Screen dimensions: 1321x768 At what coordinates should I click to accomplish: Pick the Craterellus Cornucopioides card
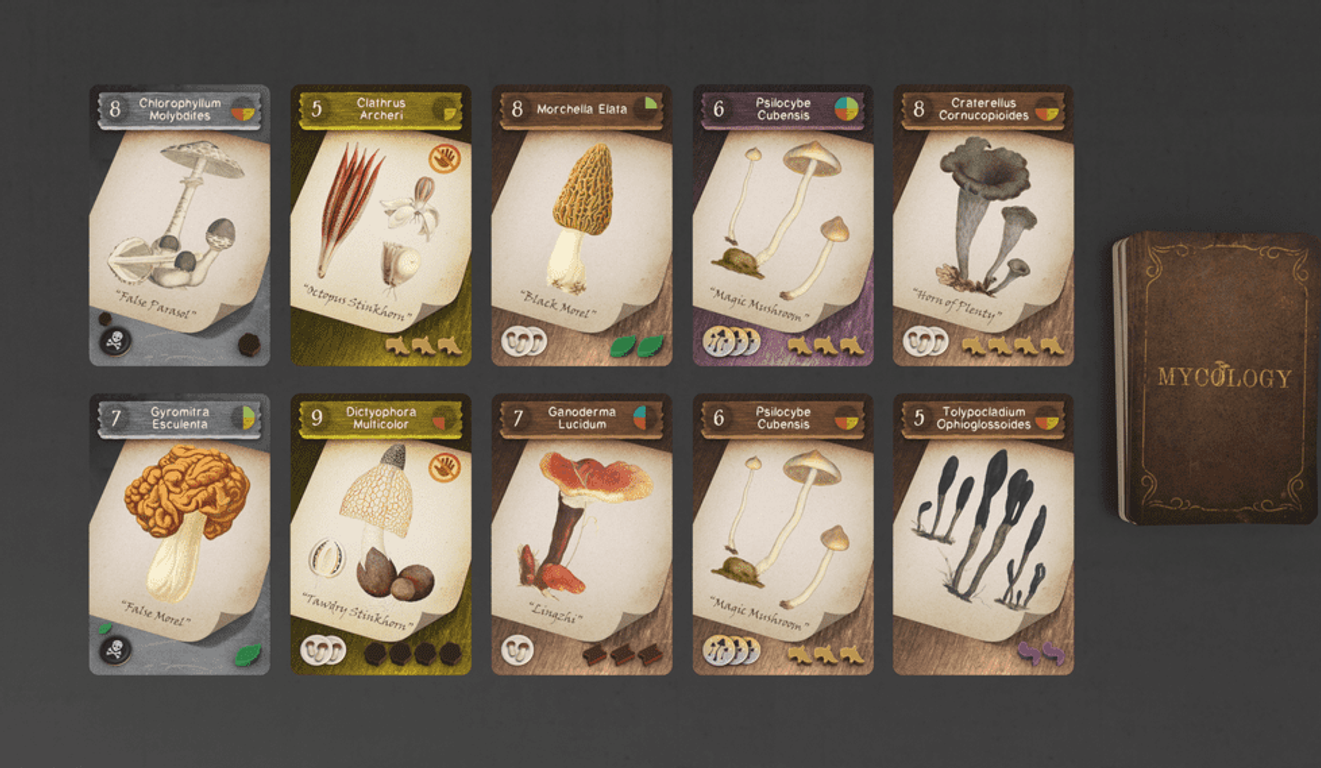983,225
